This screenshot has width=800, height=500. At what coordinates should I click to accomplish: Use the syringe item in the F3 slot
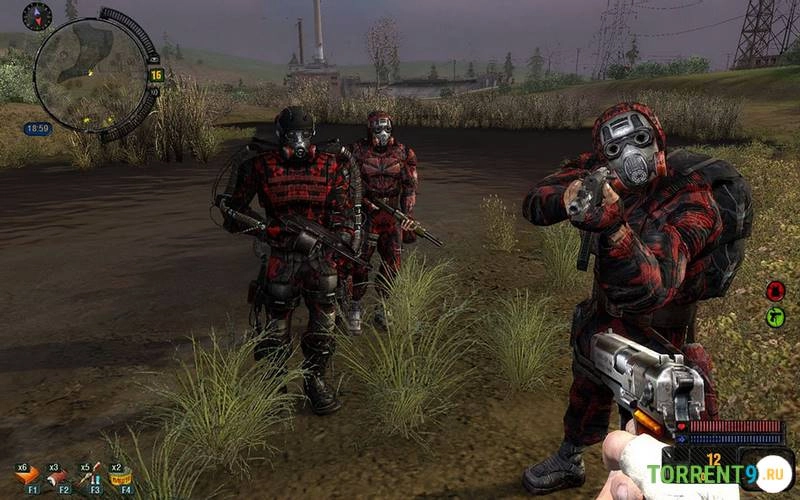91,475
